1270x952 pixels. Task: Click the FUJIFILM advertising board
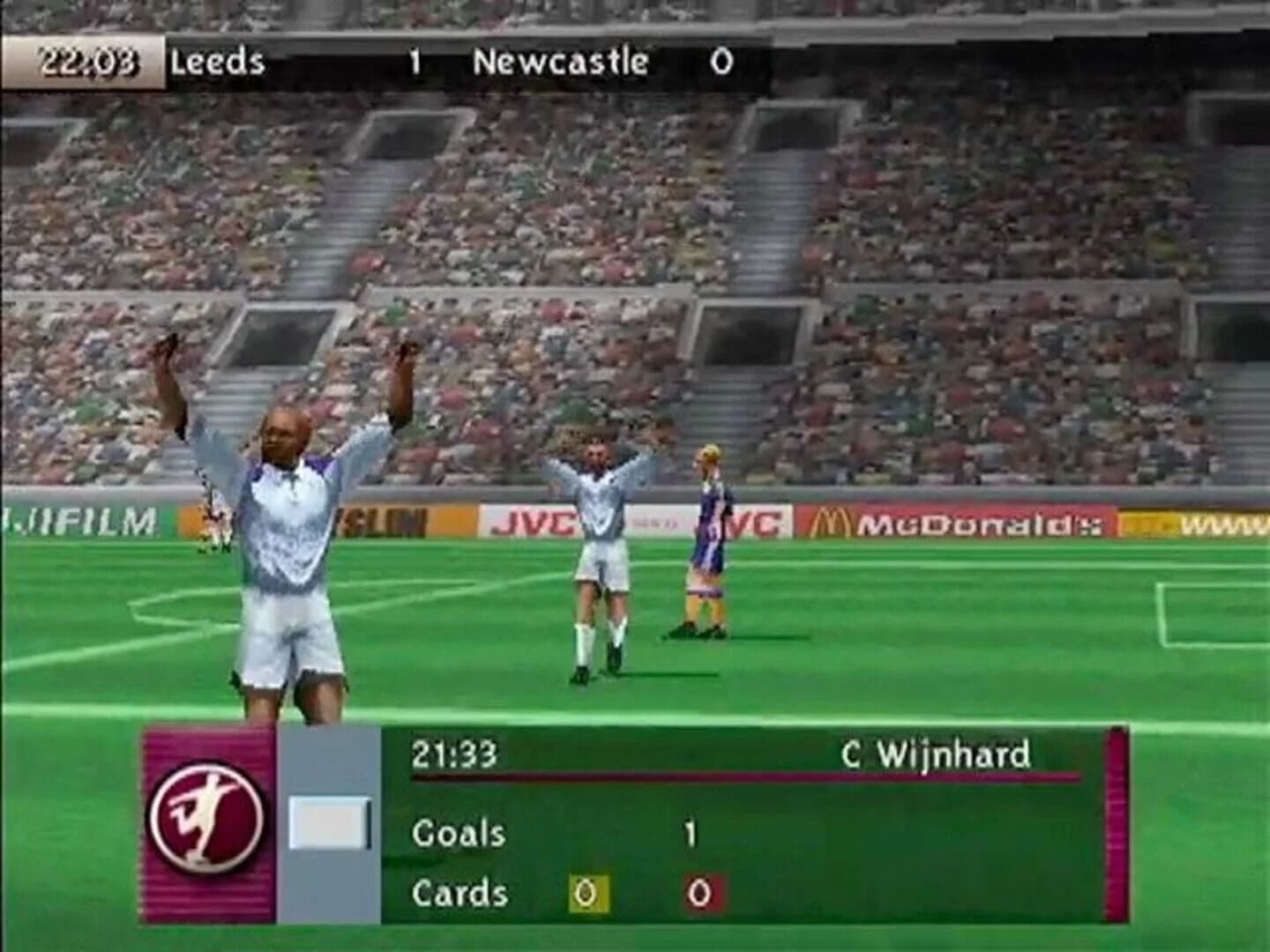(x=79, y=520)
